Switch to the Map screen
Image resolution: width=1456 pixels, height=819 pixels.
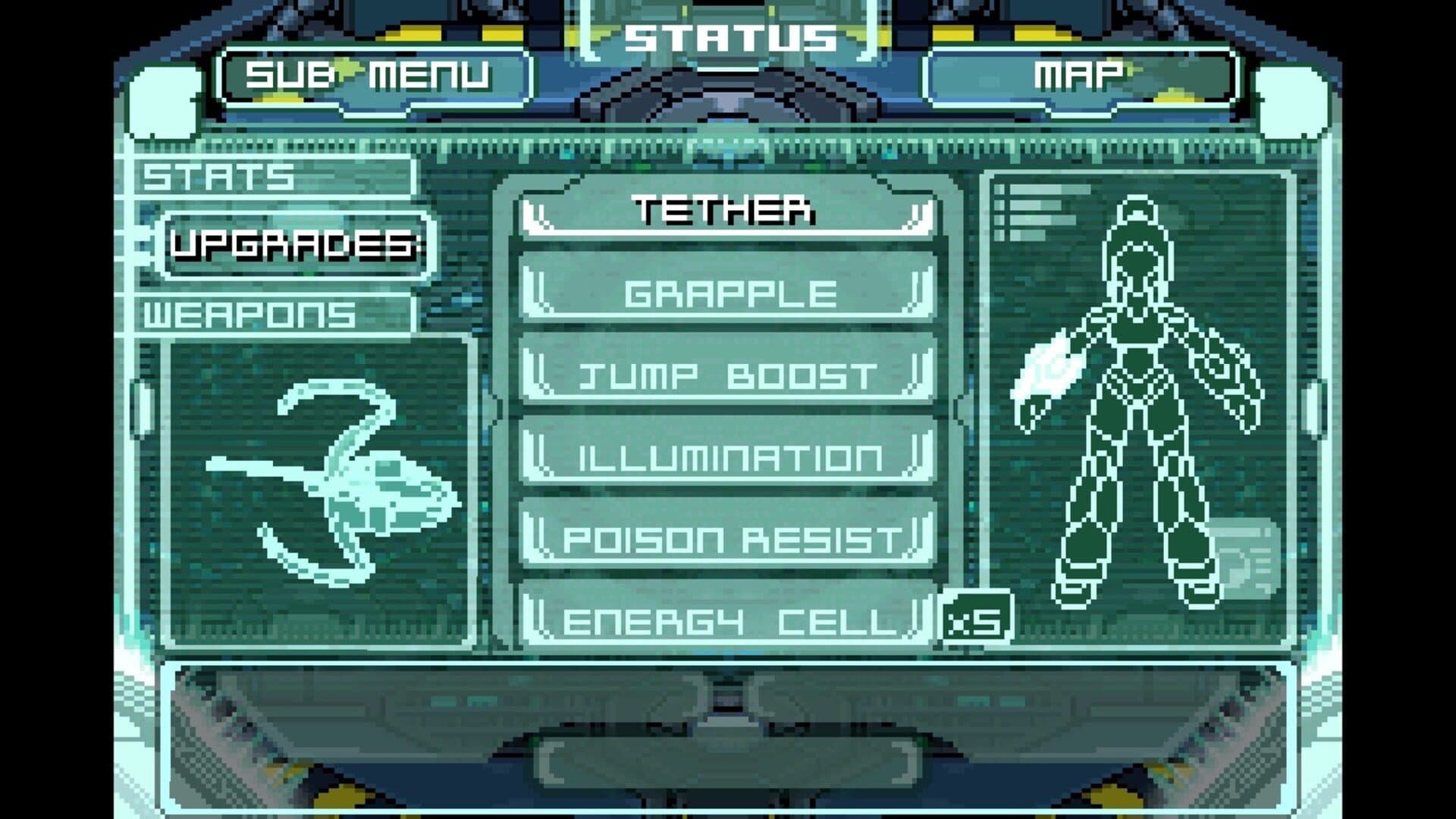tap(1078, 76)
